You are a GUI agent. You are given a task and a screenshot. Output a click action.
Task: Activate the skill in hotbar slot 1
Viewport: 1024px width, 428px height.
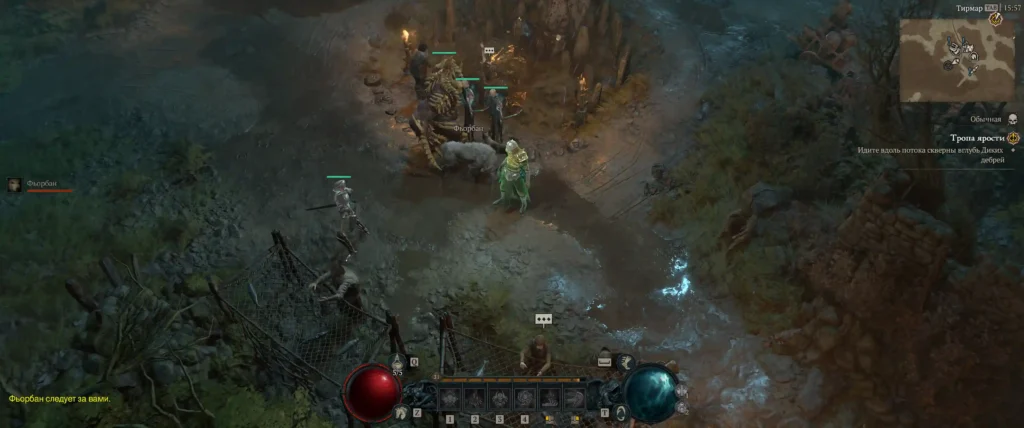pos(449,398)
